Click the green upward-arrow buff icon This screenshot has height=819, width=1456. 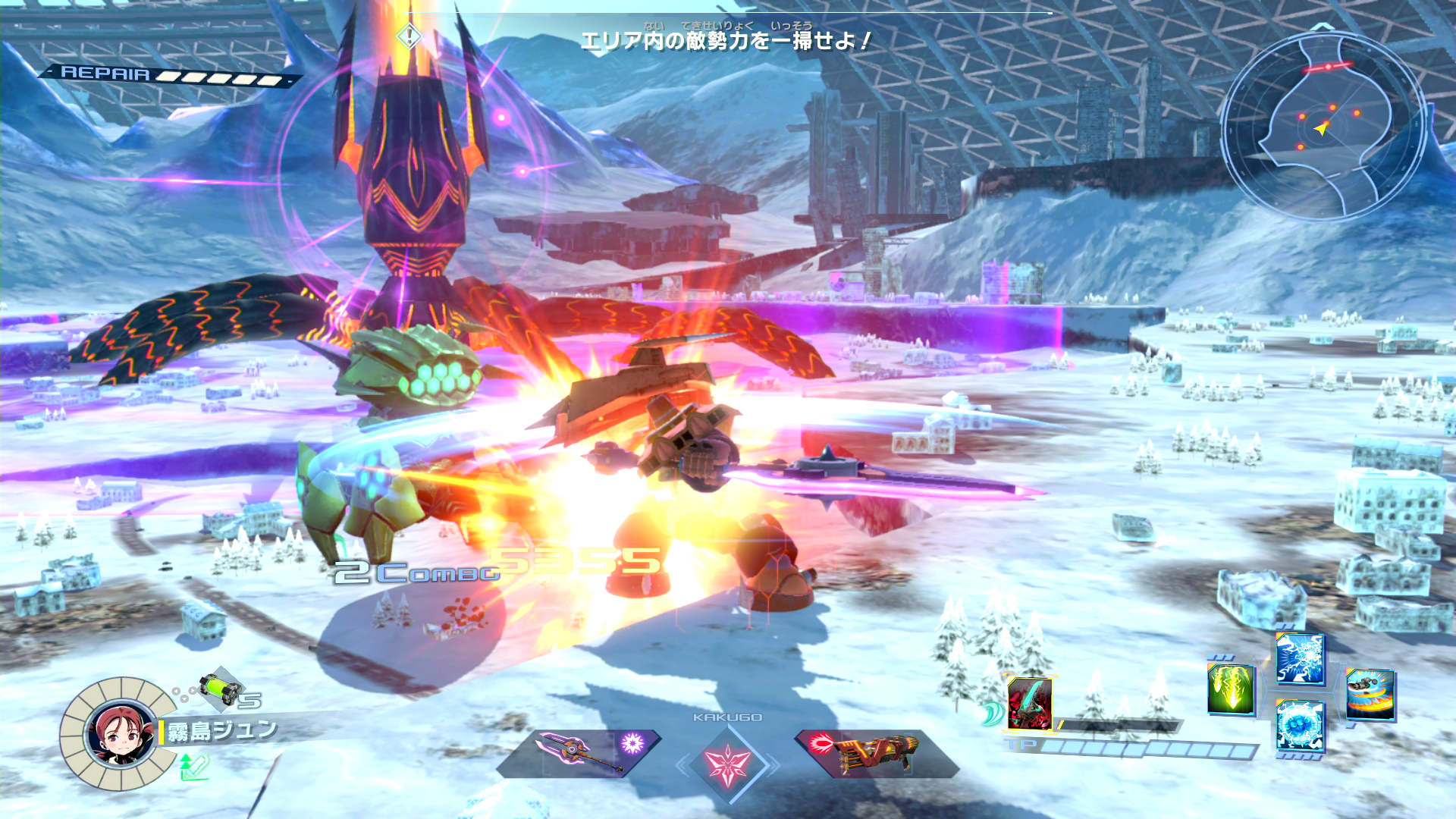pos(193,767)
